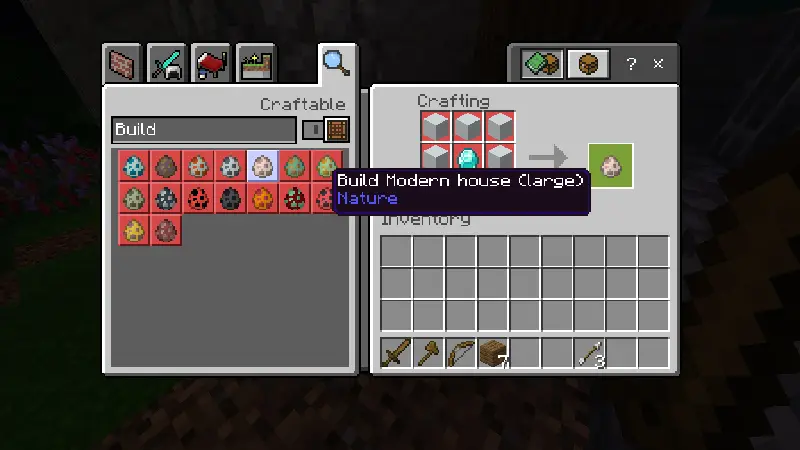
Task: Switch to the magnifying glass search tab
Action: point(334,63)
